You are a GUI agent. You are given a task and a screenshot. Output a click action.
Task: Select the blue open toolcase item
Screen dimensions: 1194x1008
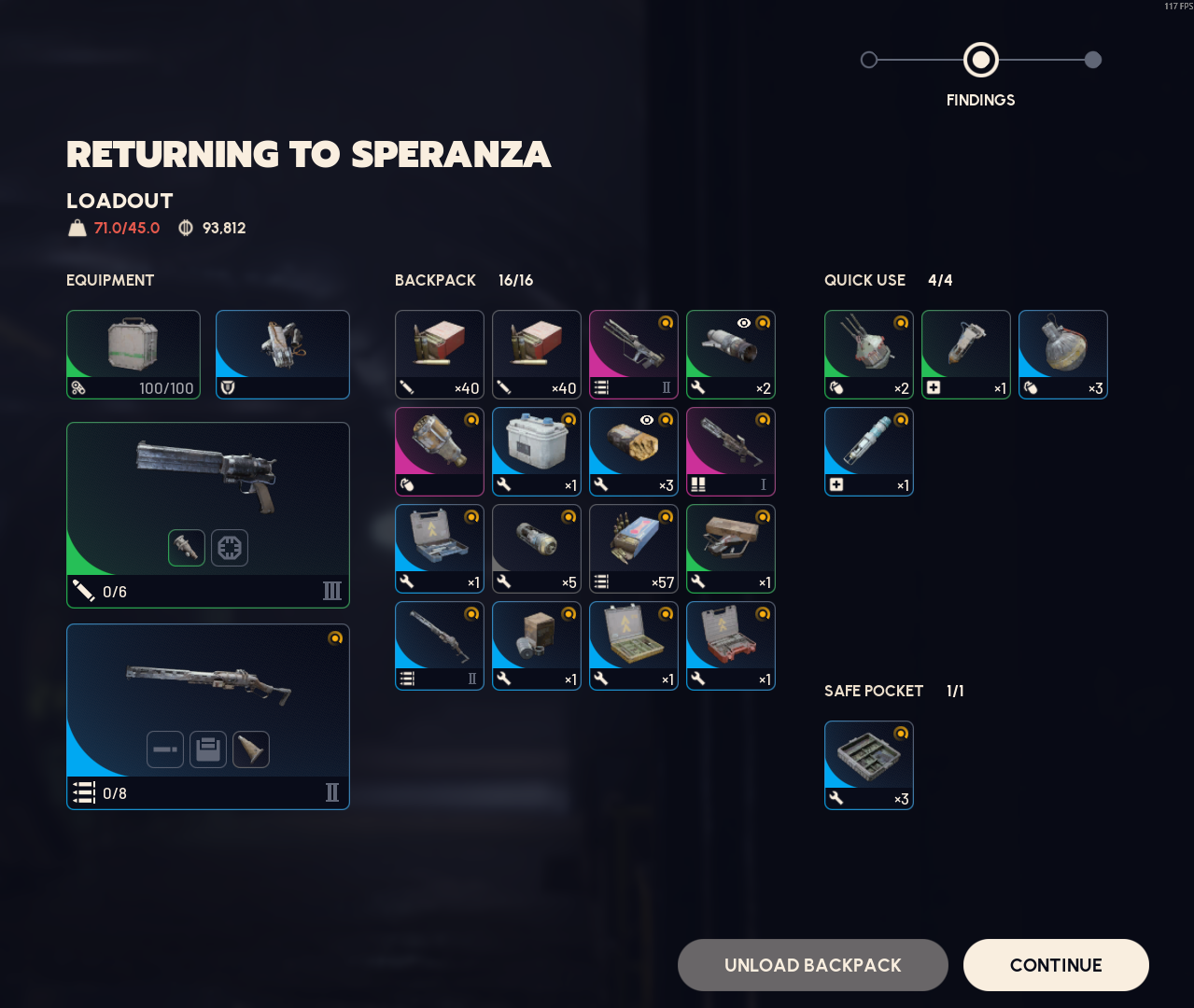pyautogui.click(x=440, y=549)
